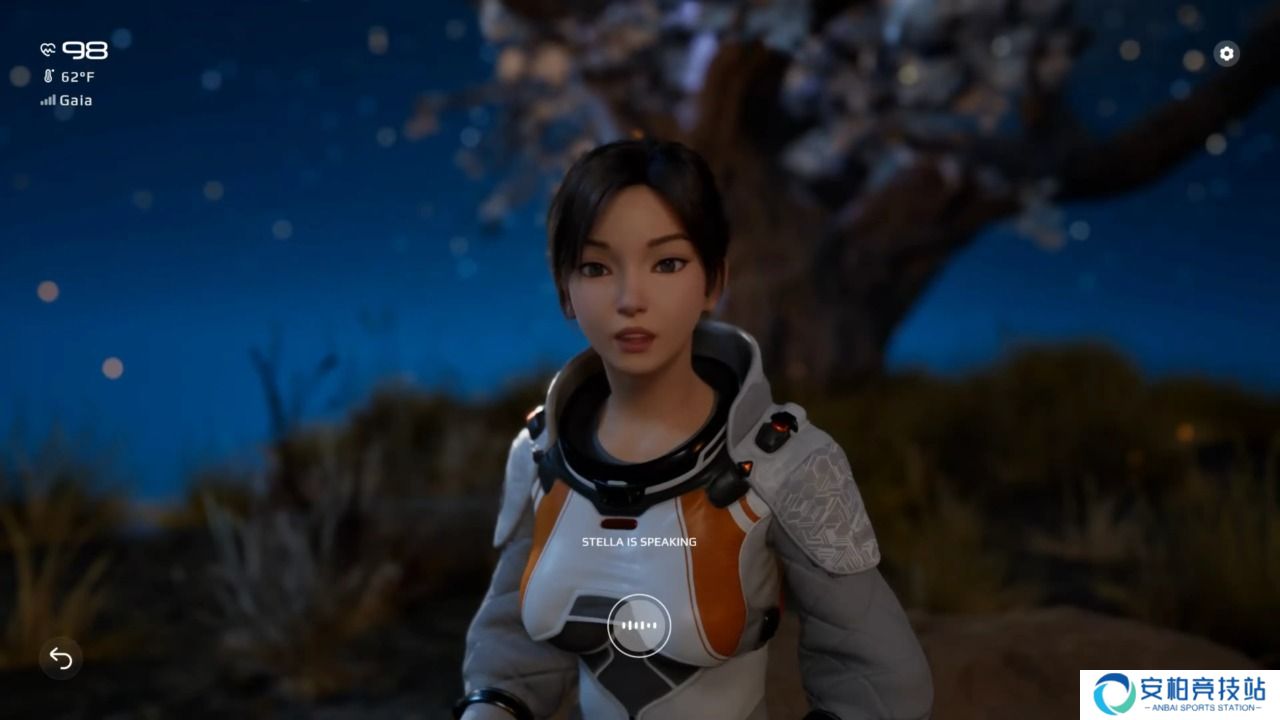Open the settings gear
The height and width of the screenshot is (720, 1280).
tap(1227, 53)
